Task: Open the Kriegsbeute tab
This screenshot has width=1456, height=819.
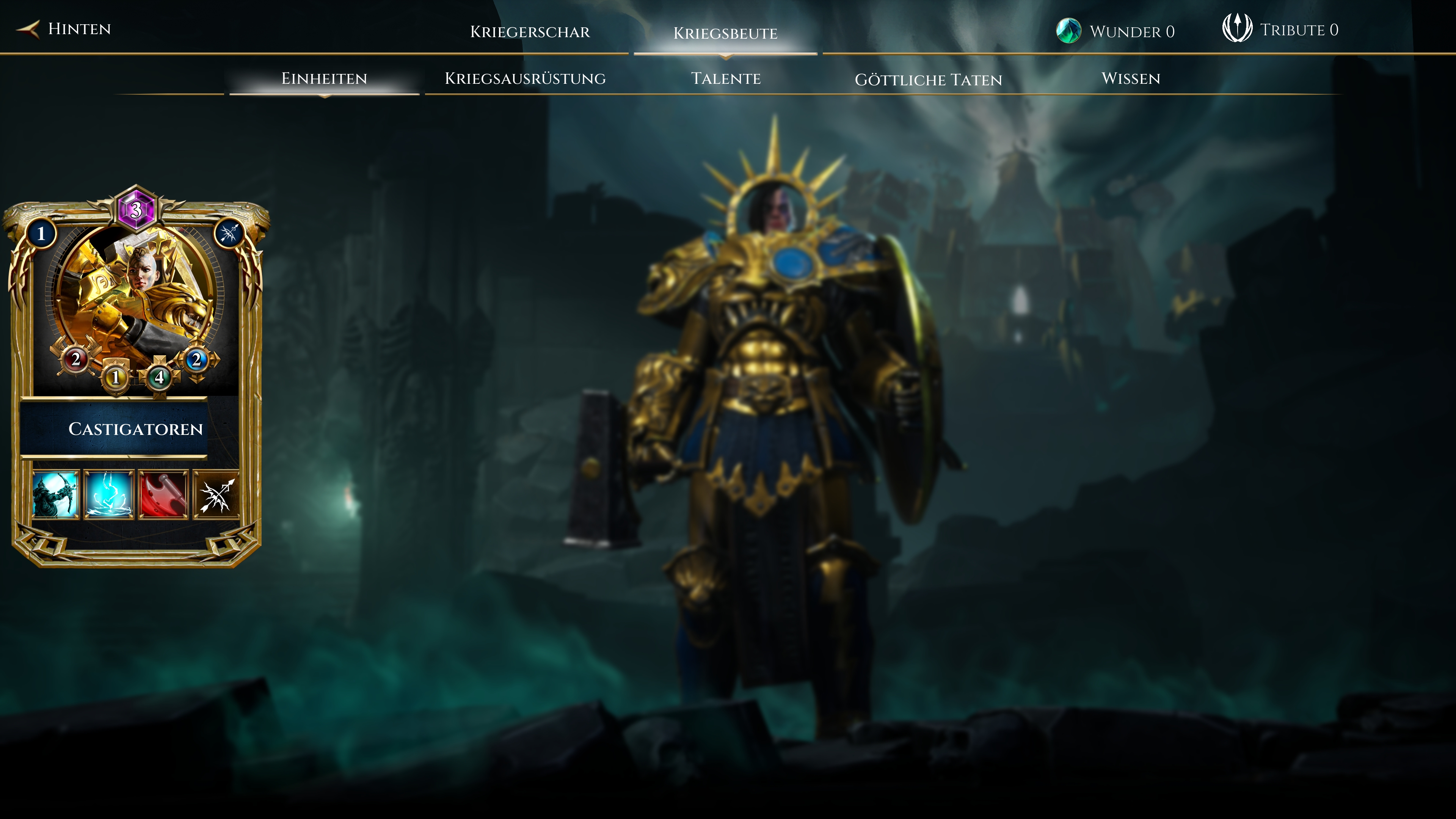Action: (x=725, y=33)
